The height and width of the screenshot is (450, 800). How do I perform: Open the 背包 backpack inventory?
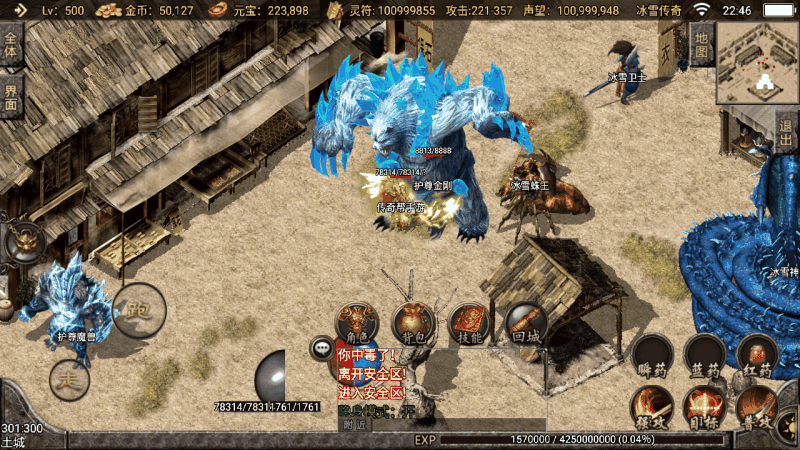click(412, 323)
